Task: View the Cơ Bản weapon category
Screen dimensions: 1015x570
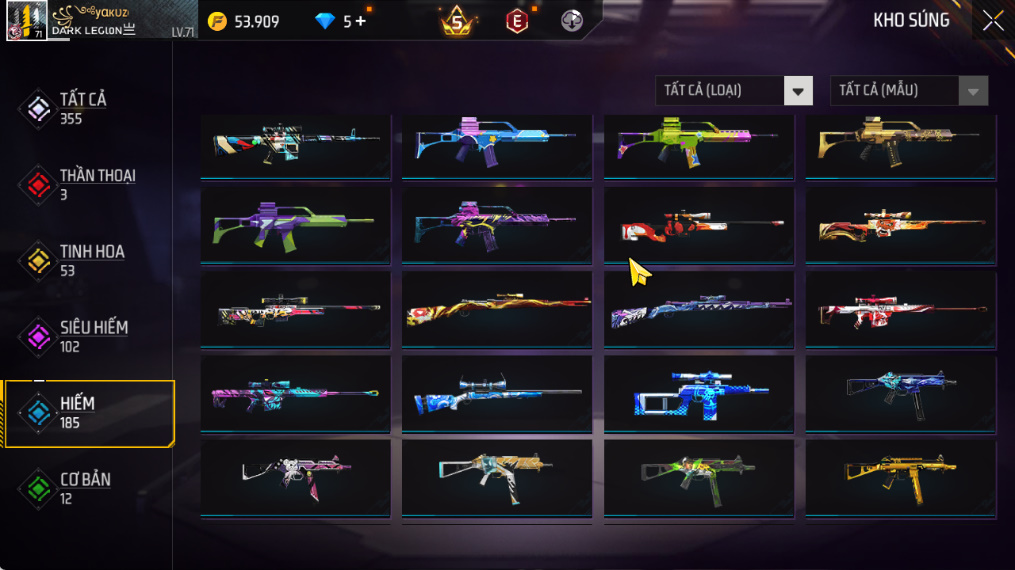Action: point(84,488)
